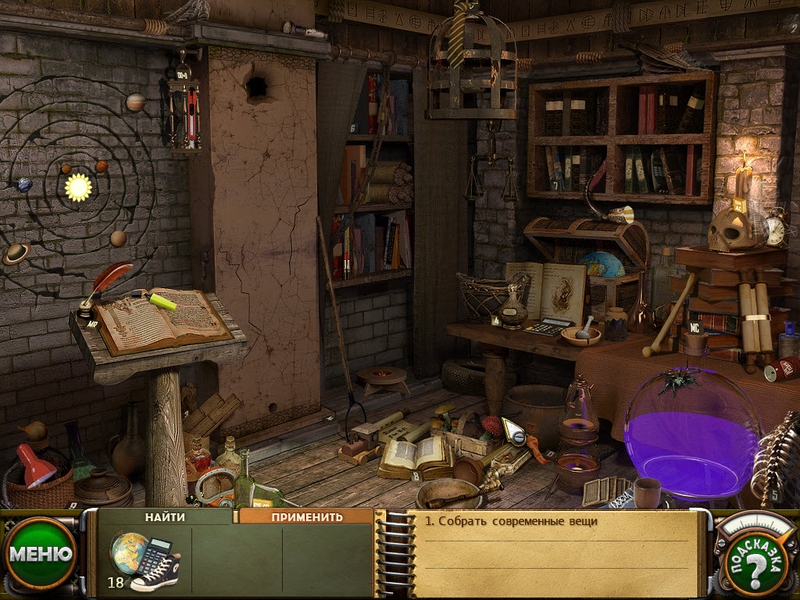Screen dimensions: 800x600
Task: Select the modern items slot in the find panel
Action: click(145, 560)
